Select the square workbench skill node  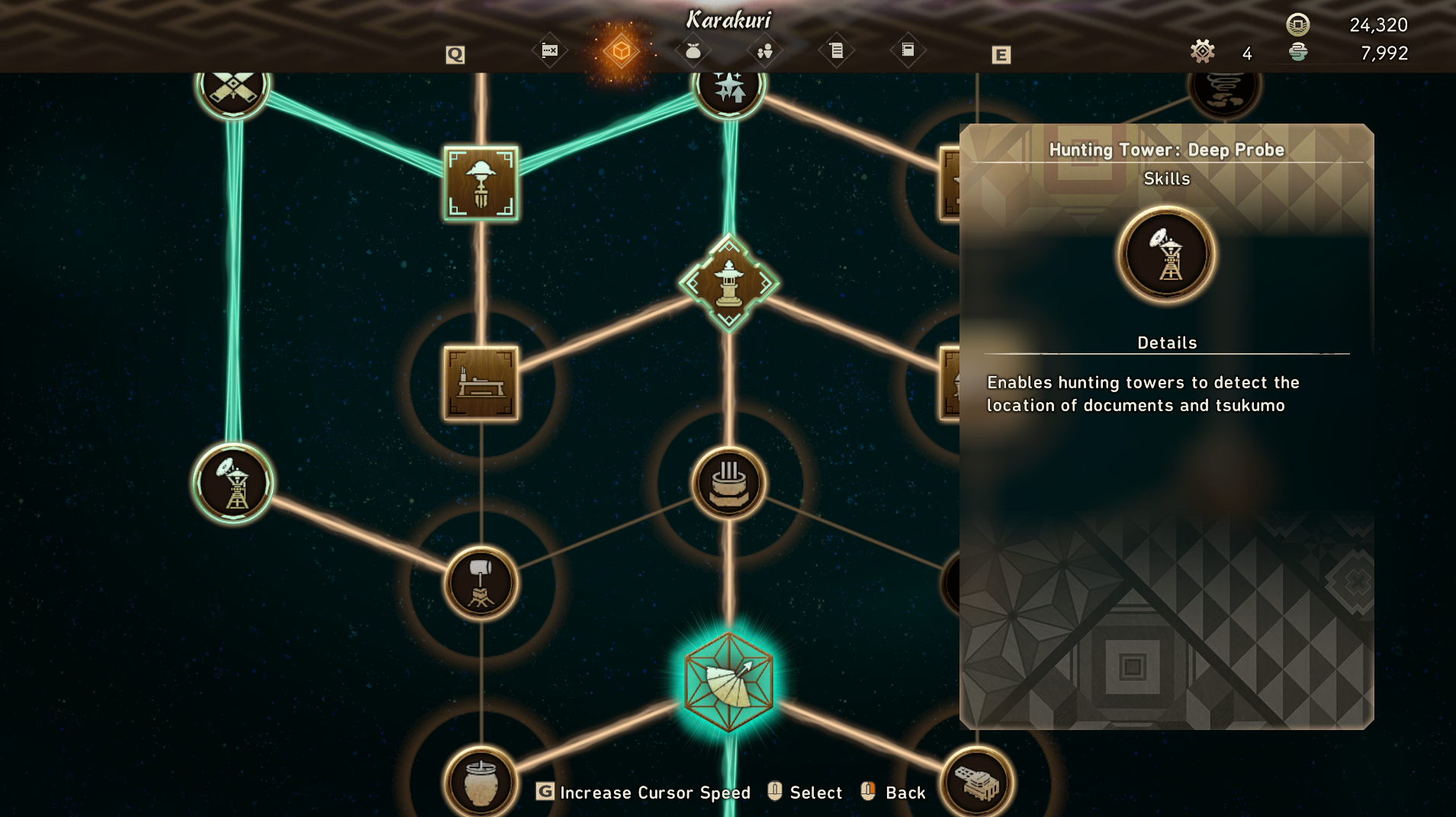click(x=481, y=383)
